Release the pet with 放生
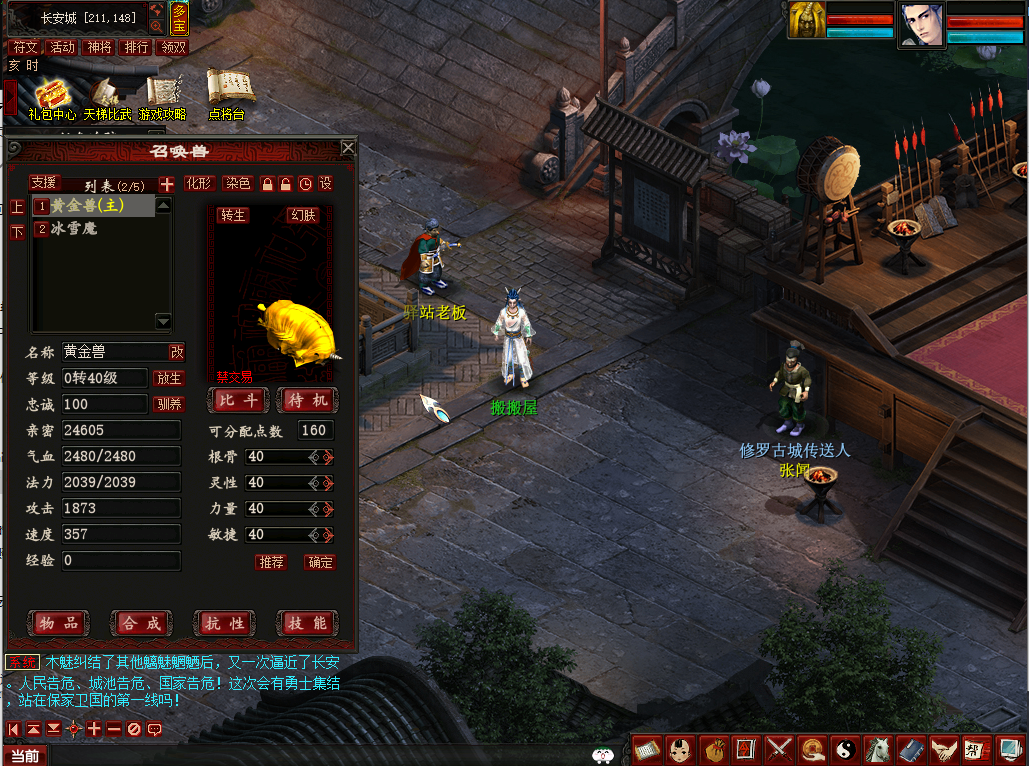The image size is (1029, 766). pos(169,378)
